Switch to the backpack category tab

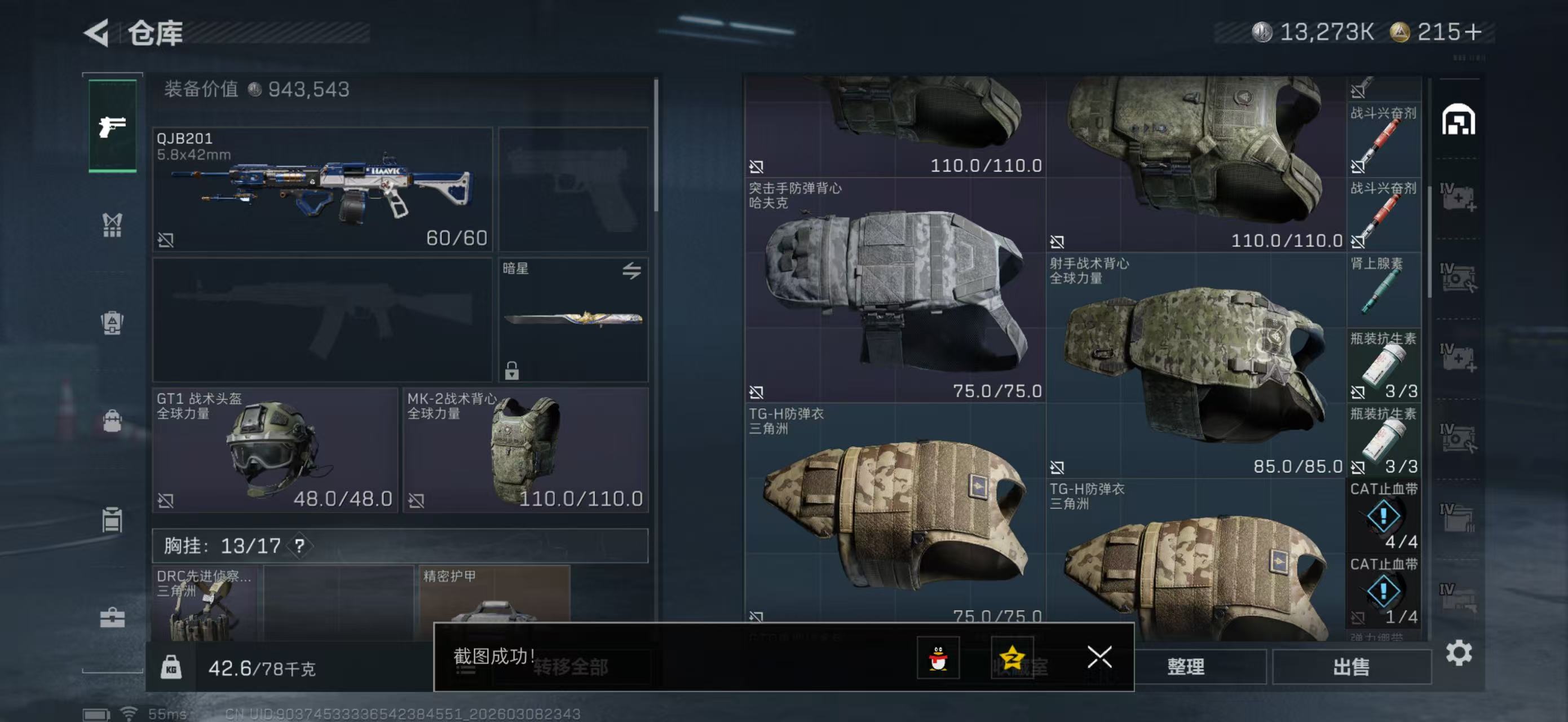[113, 421]
